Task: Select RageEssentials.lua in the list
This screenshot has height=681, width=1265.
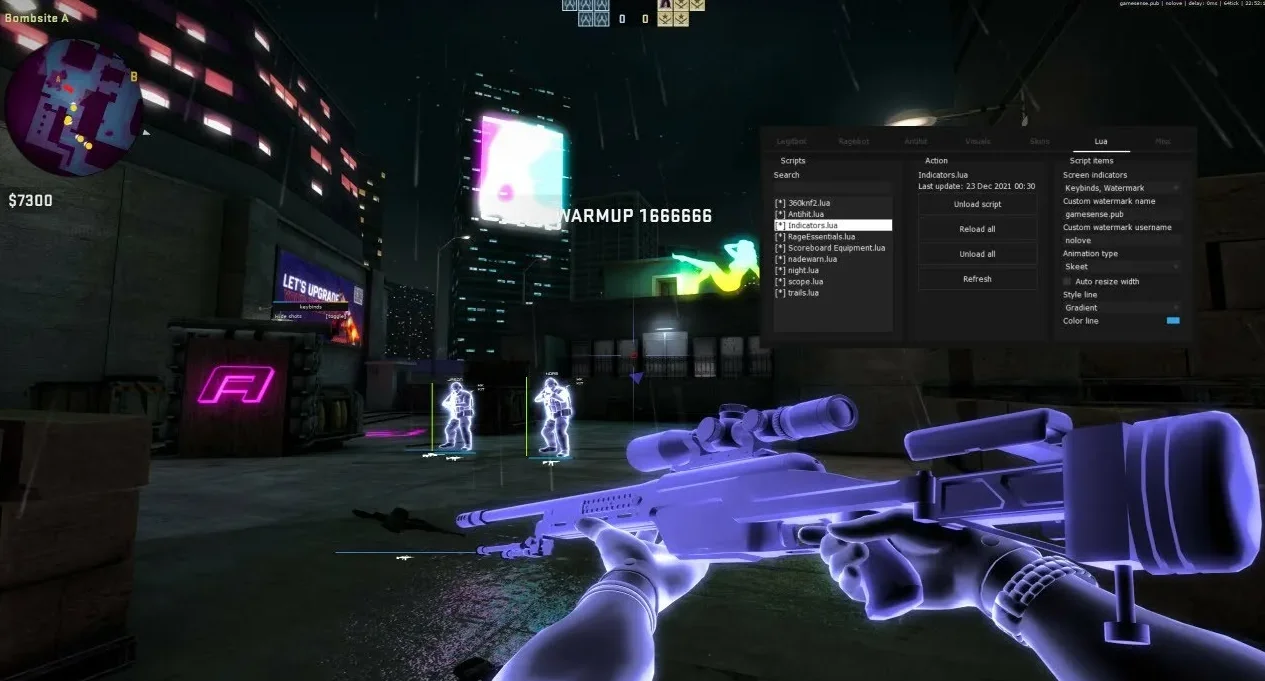Action: 821,237
